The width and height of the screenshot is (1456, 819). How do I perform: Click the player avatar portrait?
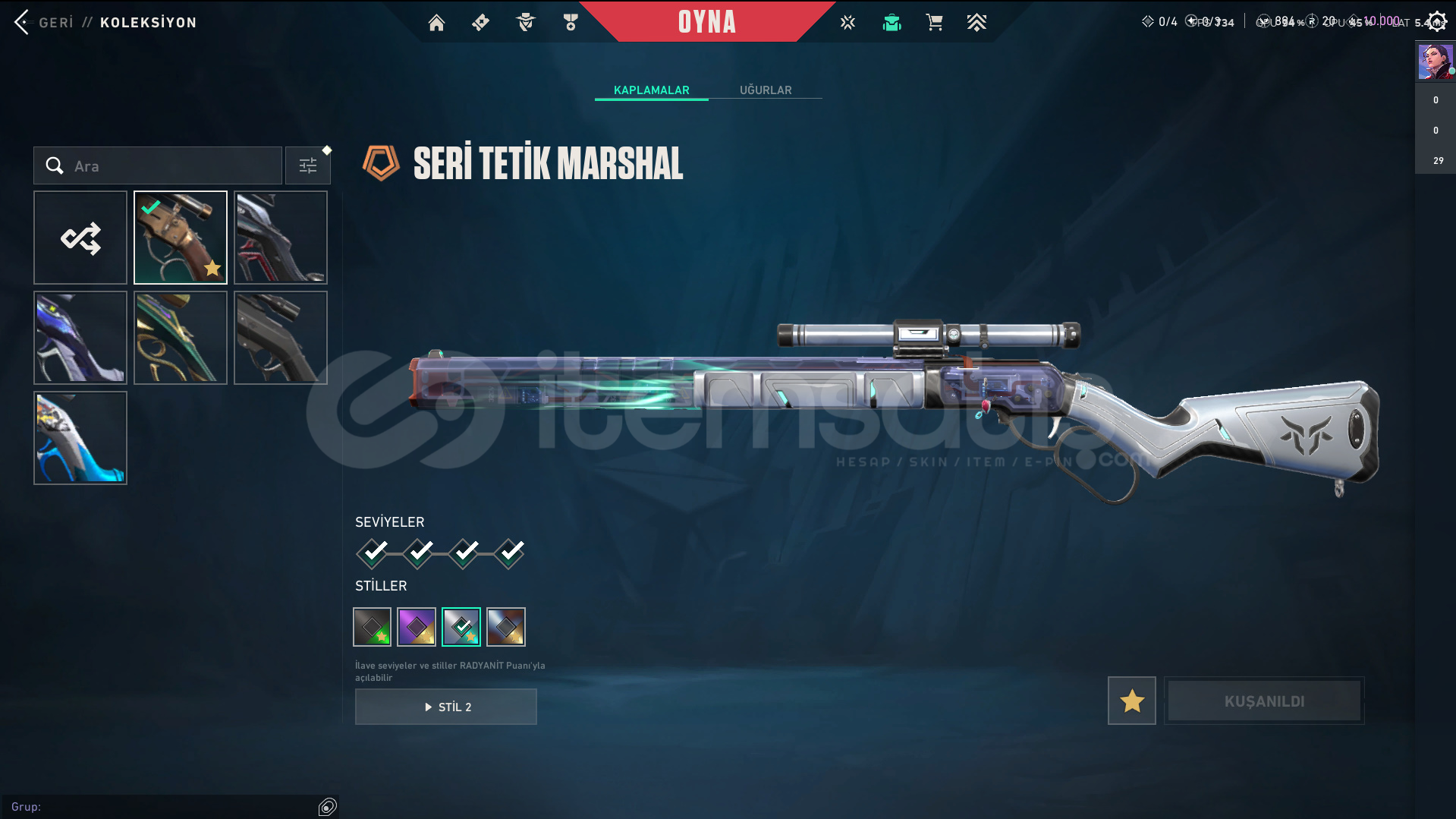pyautogui.click(x=1435, y=61)
